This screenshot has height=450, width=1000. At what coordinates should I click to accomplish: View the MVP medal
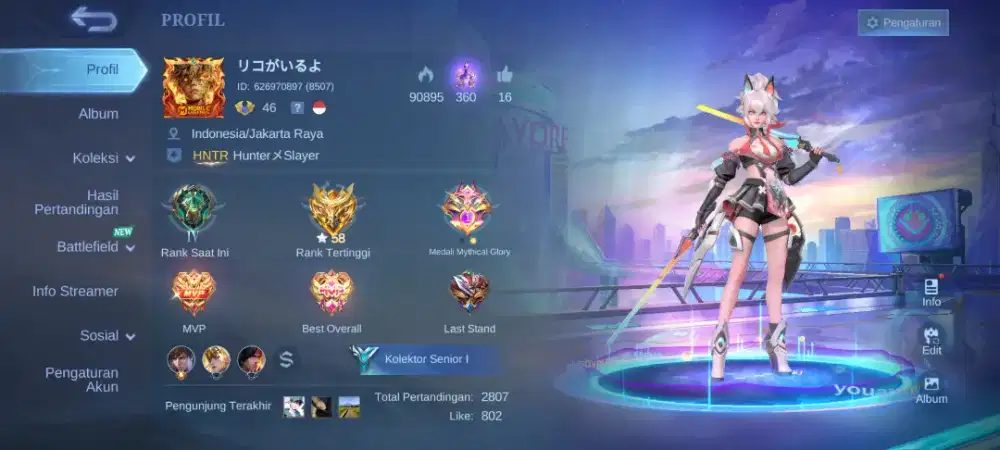194,294
